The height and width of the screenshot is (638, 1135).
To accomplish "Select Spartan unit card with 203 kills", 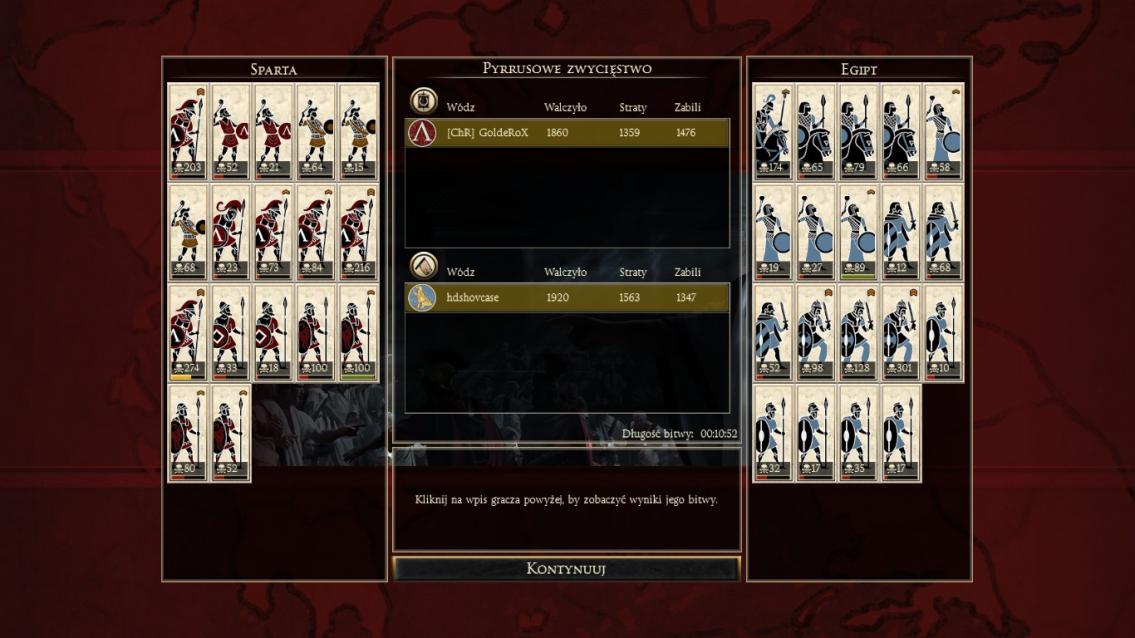I will [188, 131].
